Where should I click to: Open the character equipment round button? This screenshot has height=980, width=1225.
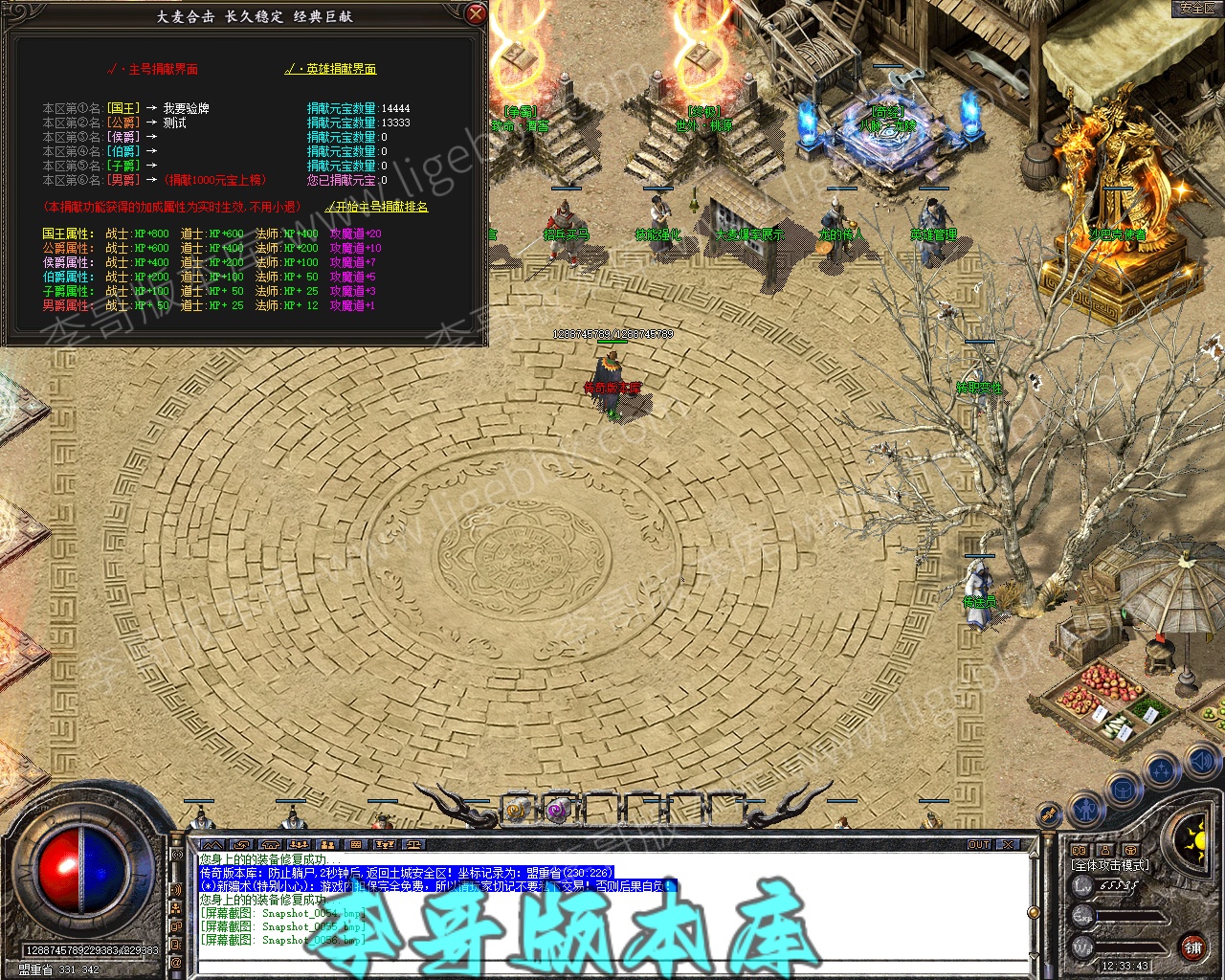pos(1086,810)
